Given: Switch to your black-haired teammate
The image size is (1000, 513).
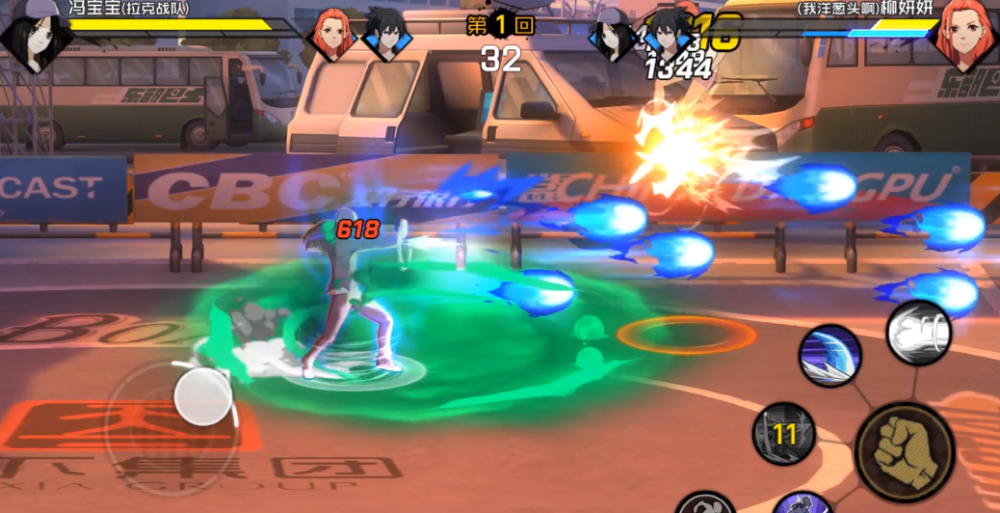Looking at the screenshot, I should pos(383,33).
